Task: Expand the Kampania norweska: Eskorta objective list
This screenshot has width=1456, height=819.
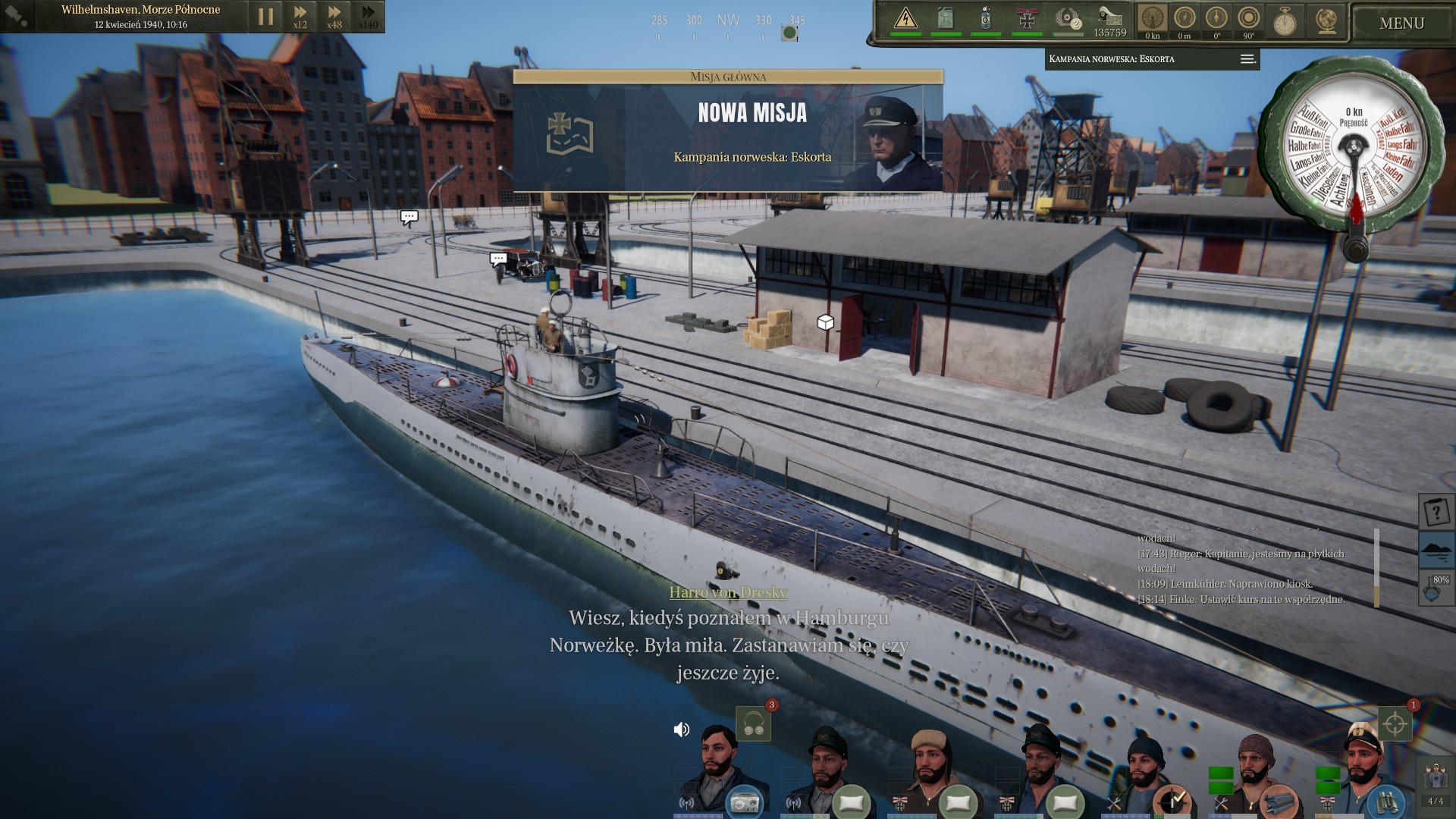Action: point(1247,59)
